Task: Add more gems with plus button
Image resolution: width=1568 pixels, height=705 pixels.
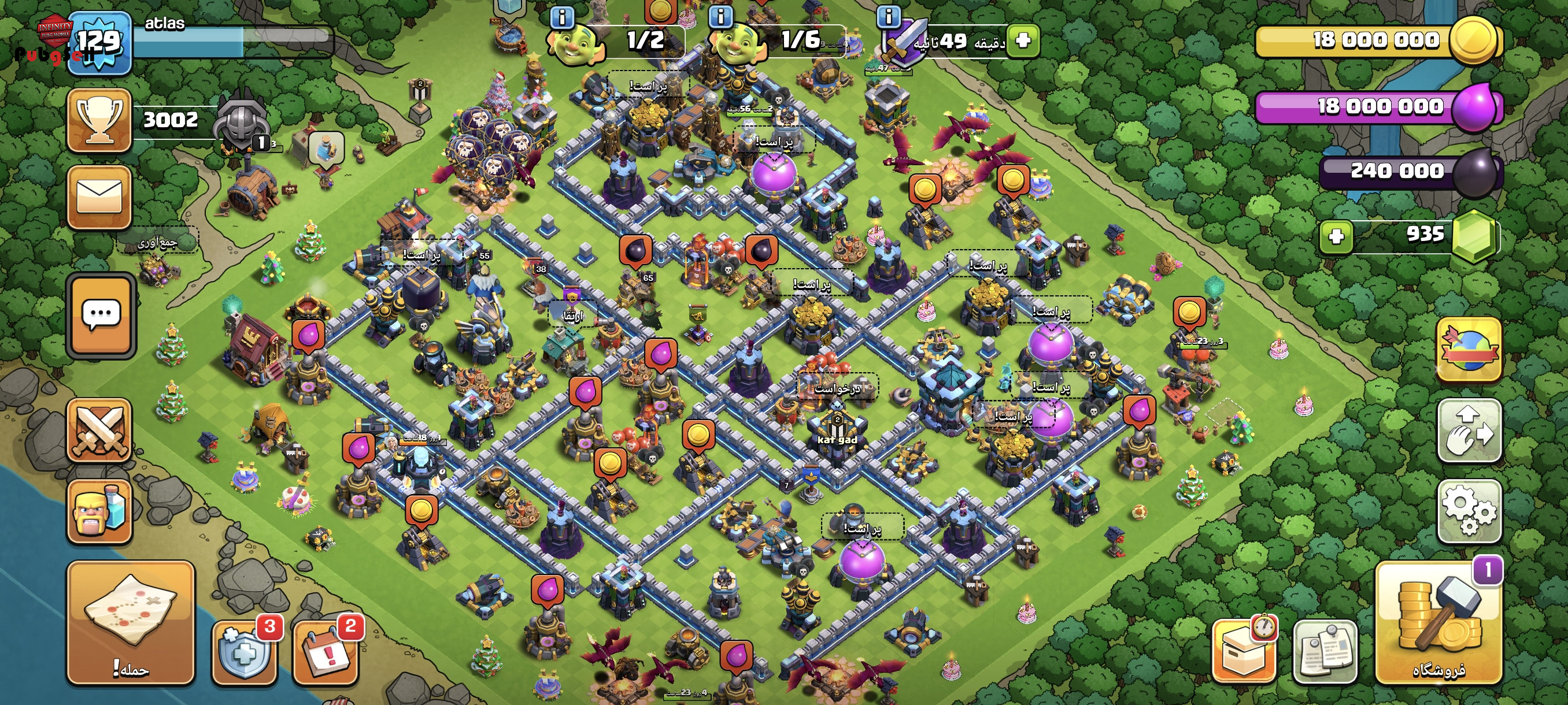Action: pos(1336,236)
